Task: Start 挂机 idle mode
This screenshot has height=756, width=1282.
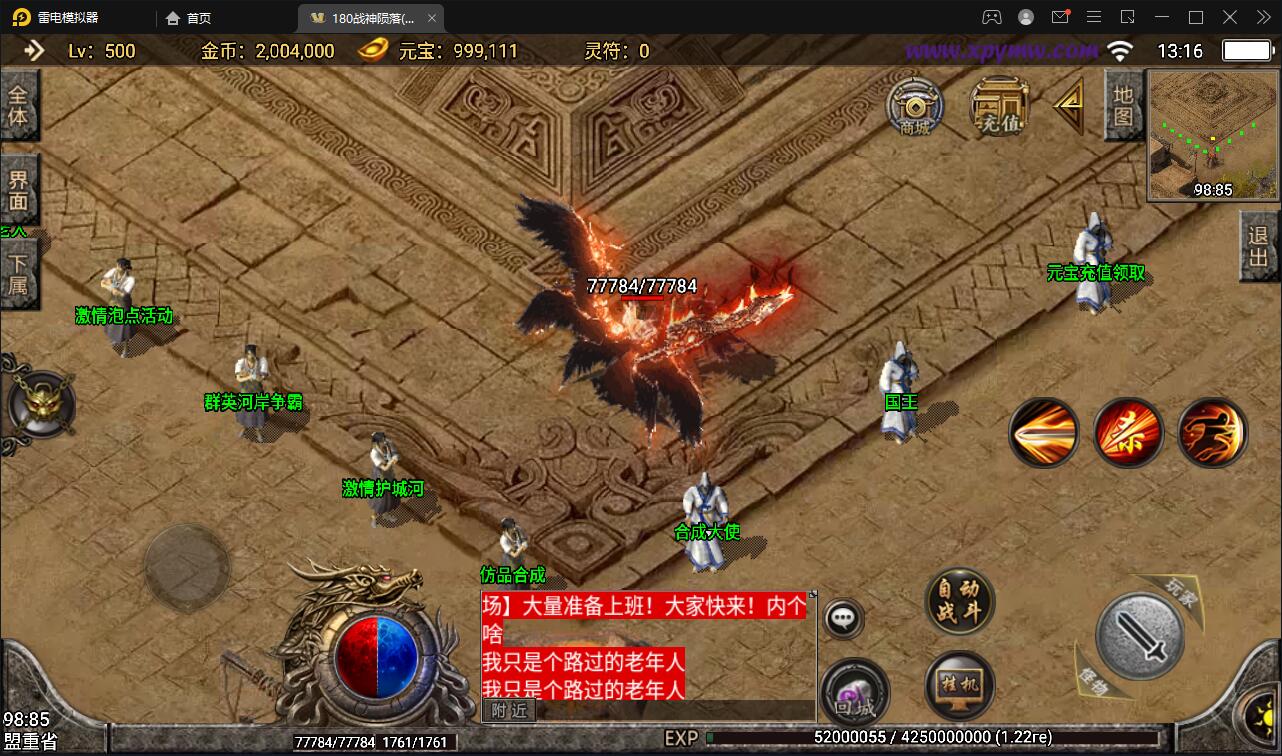Action: (959, 685)
